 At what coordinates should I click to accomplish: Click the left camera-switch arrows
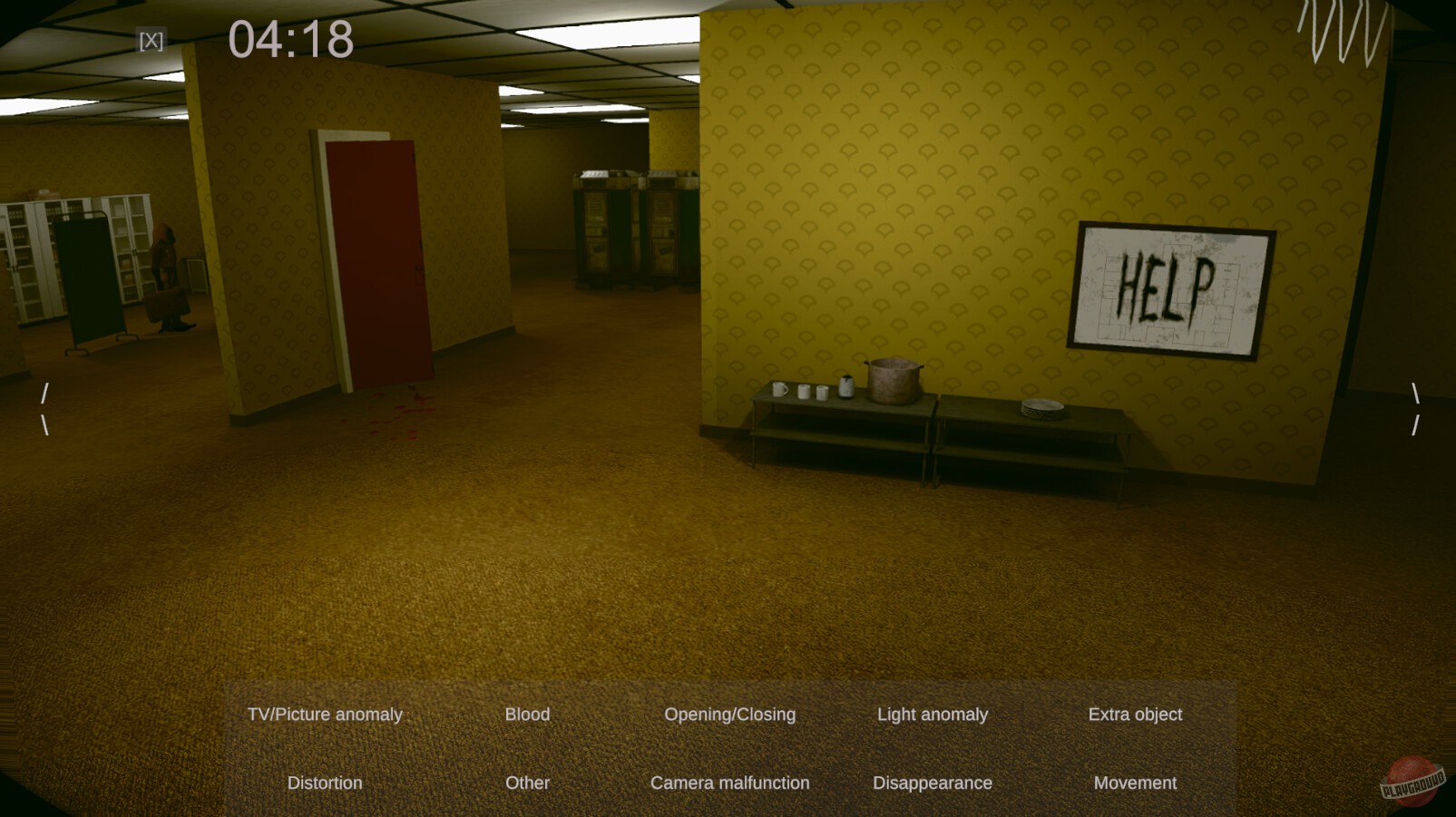(45, 405)
